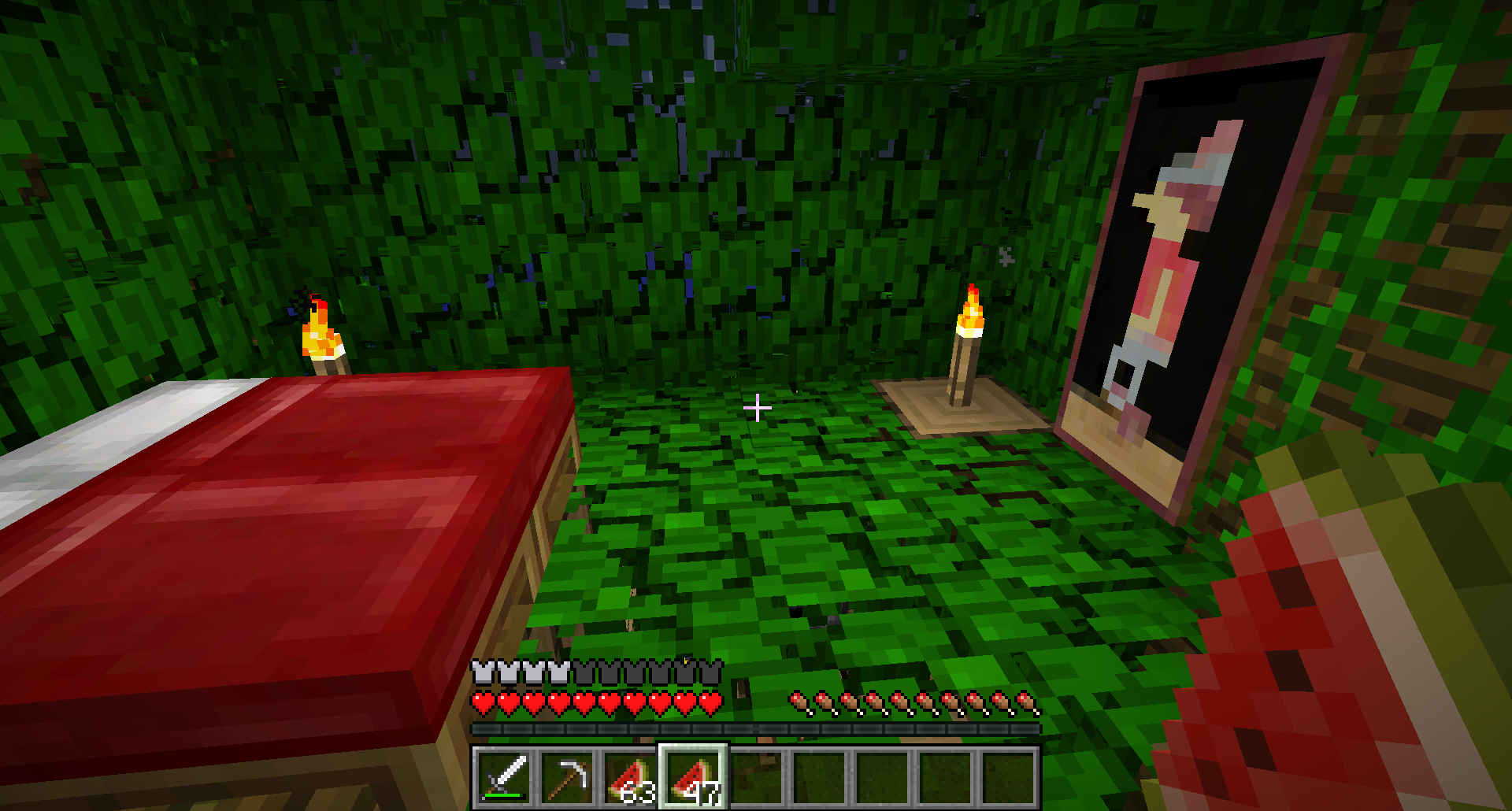
Task: Click the highlighted melon stack of 47
Action: point(693,778)
